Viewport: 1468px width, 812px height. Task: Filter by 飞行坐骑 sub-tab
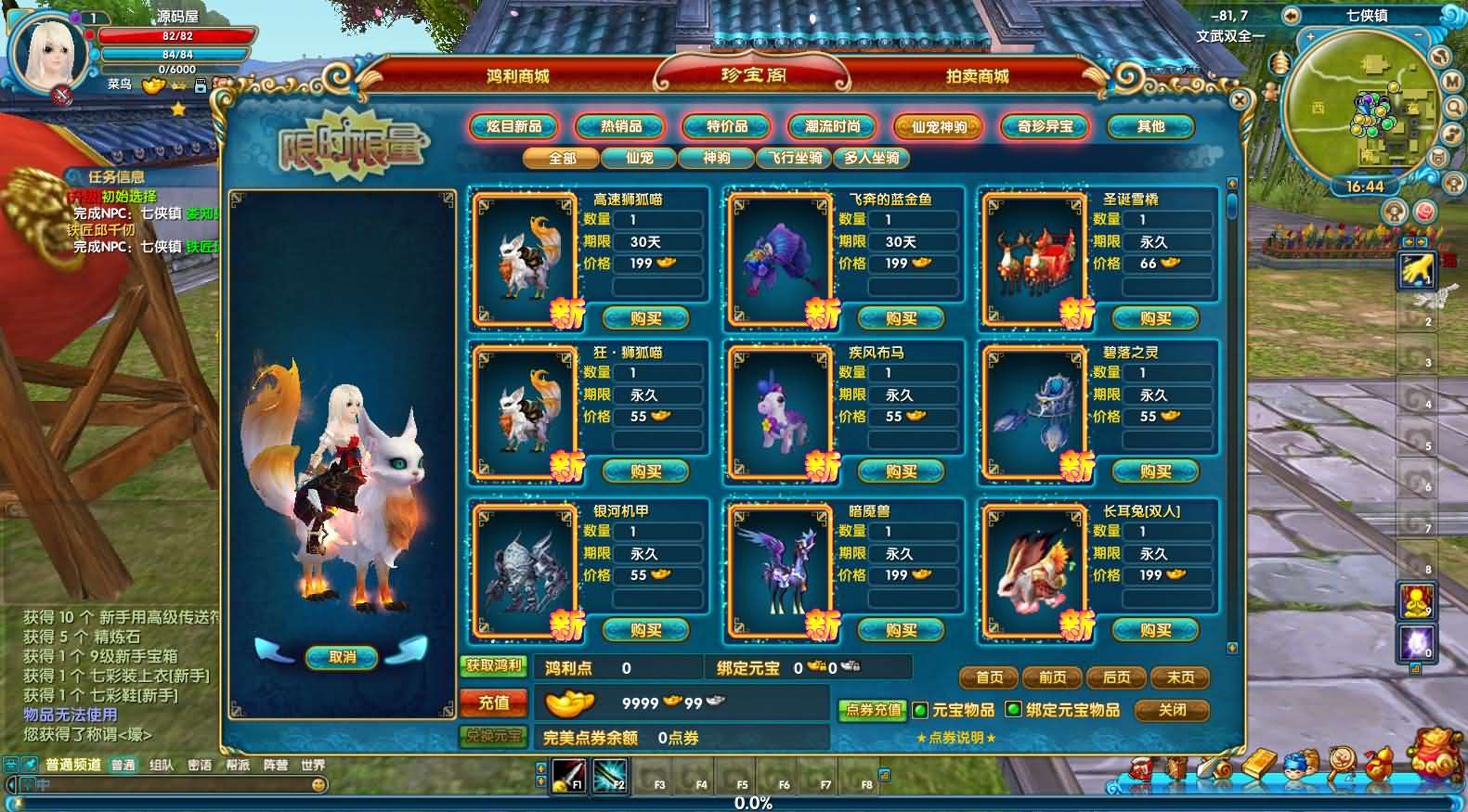click(795, 158)
